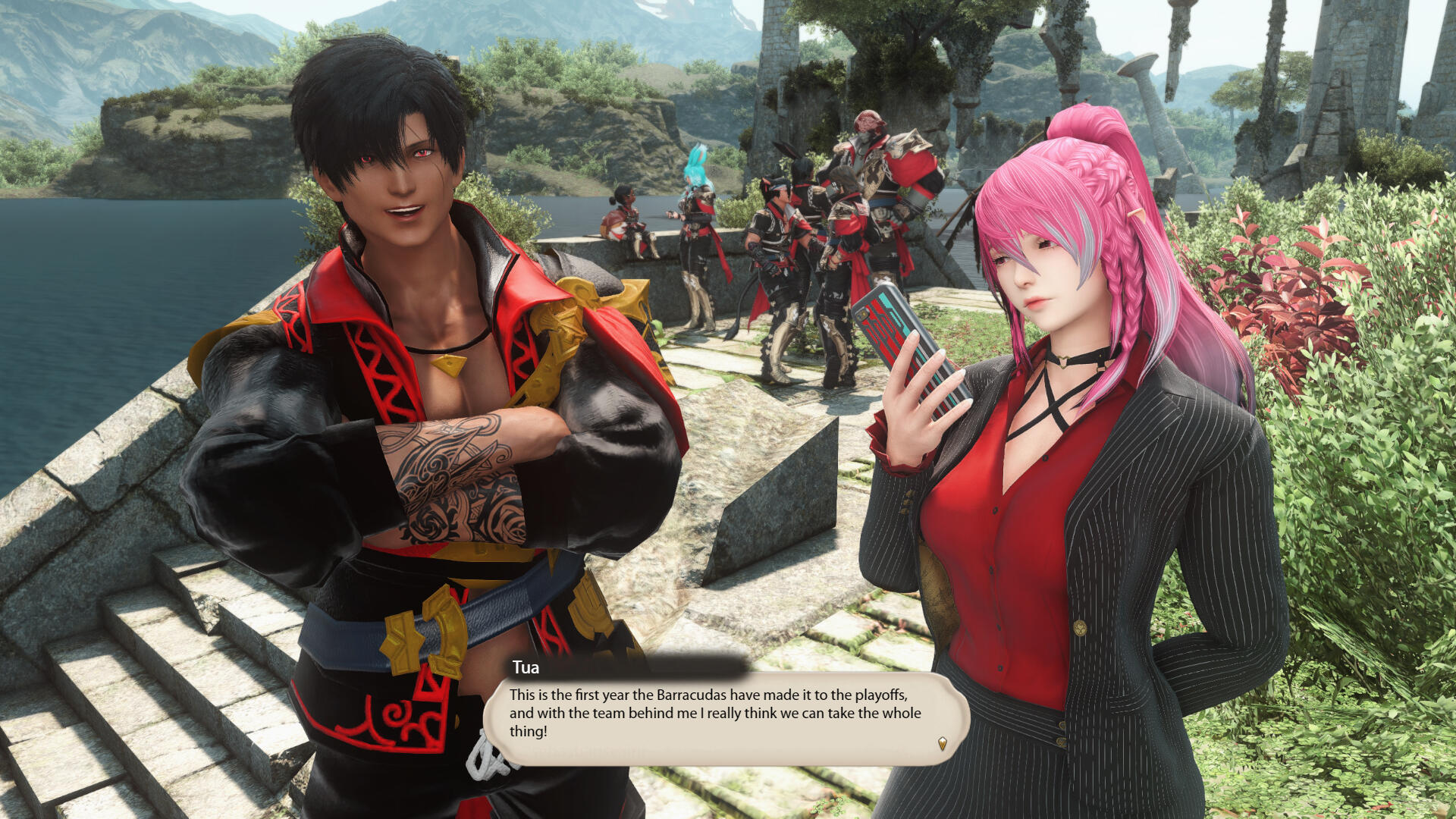The height and width of the screenshot is (819, 1456).
Task: Advance Tua's dialogue with the gold arrow
Action: [x=942, y=743]
